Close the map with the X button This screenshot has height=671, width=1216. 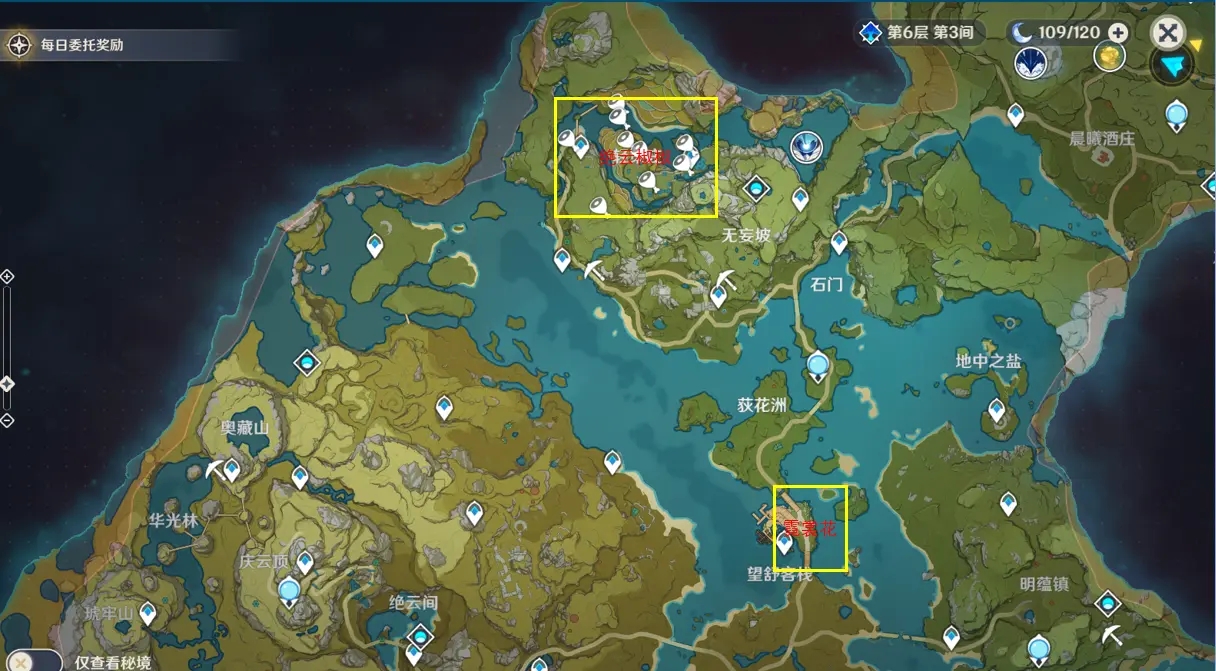point(1167,32)
